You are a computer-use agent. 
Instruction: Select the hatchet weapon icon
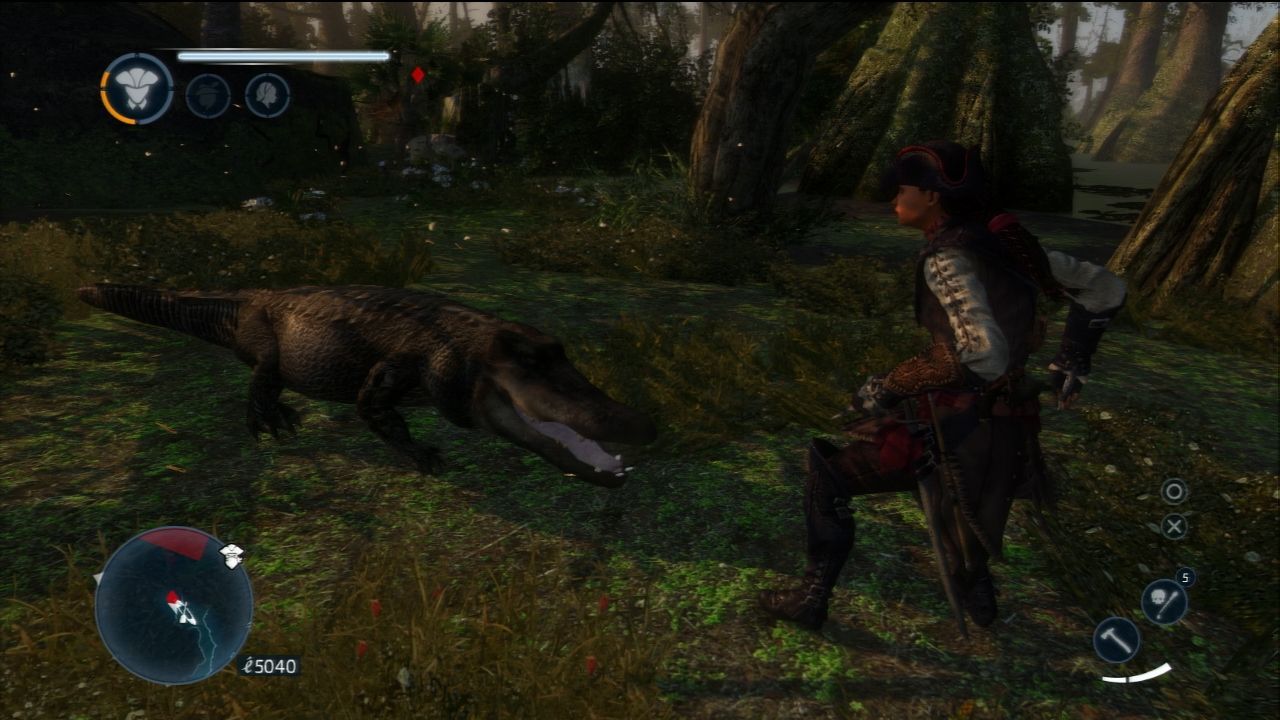coord(1116,639)
